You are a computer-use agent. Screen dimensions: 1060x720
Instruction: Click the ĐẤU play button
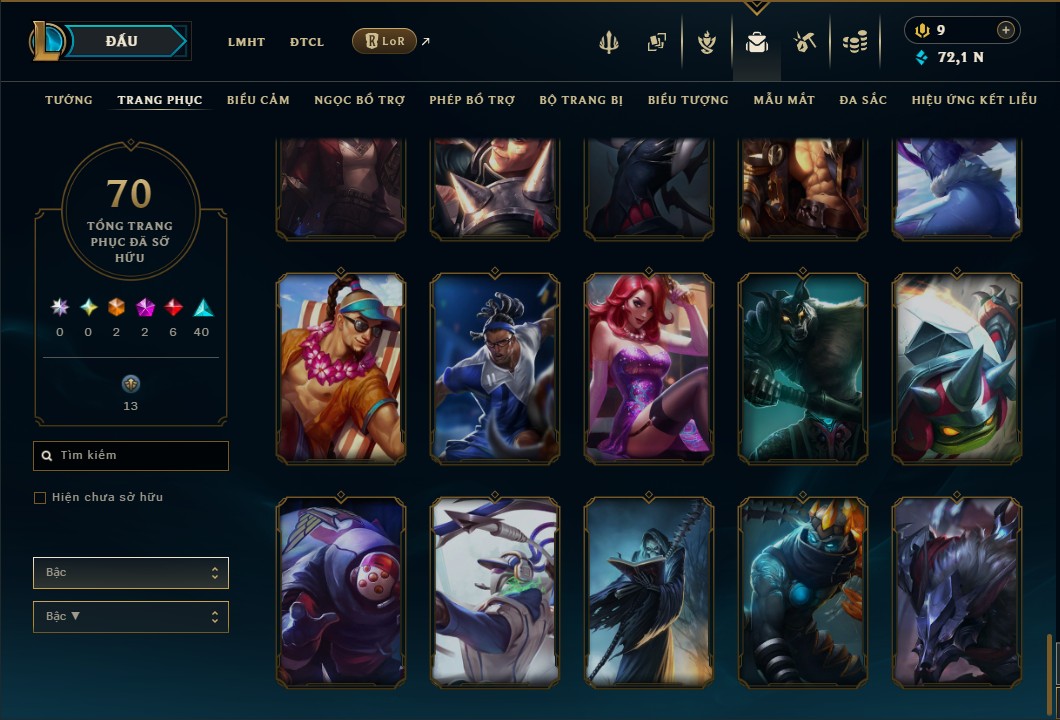click(122, 41)
